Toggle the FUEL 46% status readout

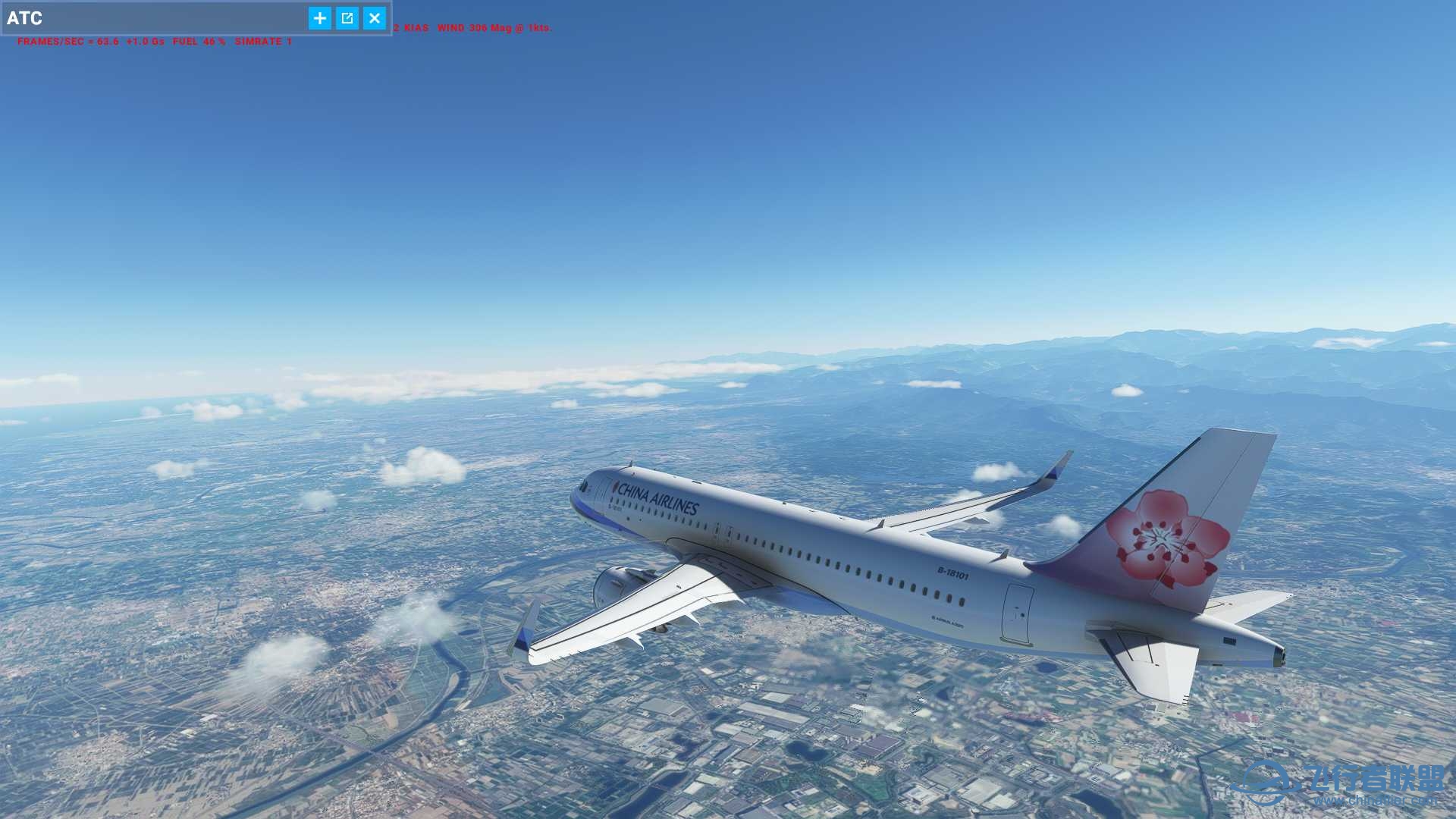pos(197,42)
